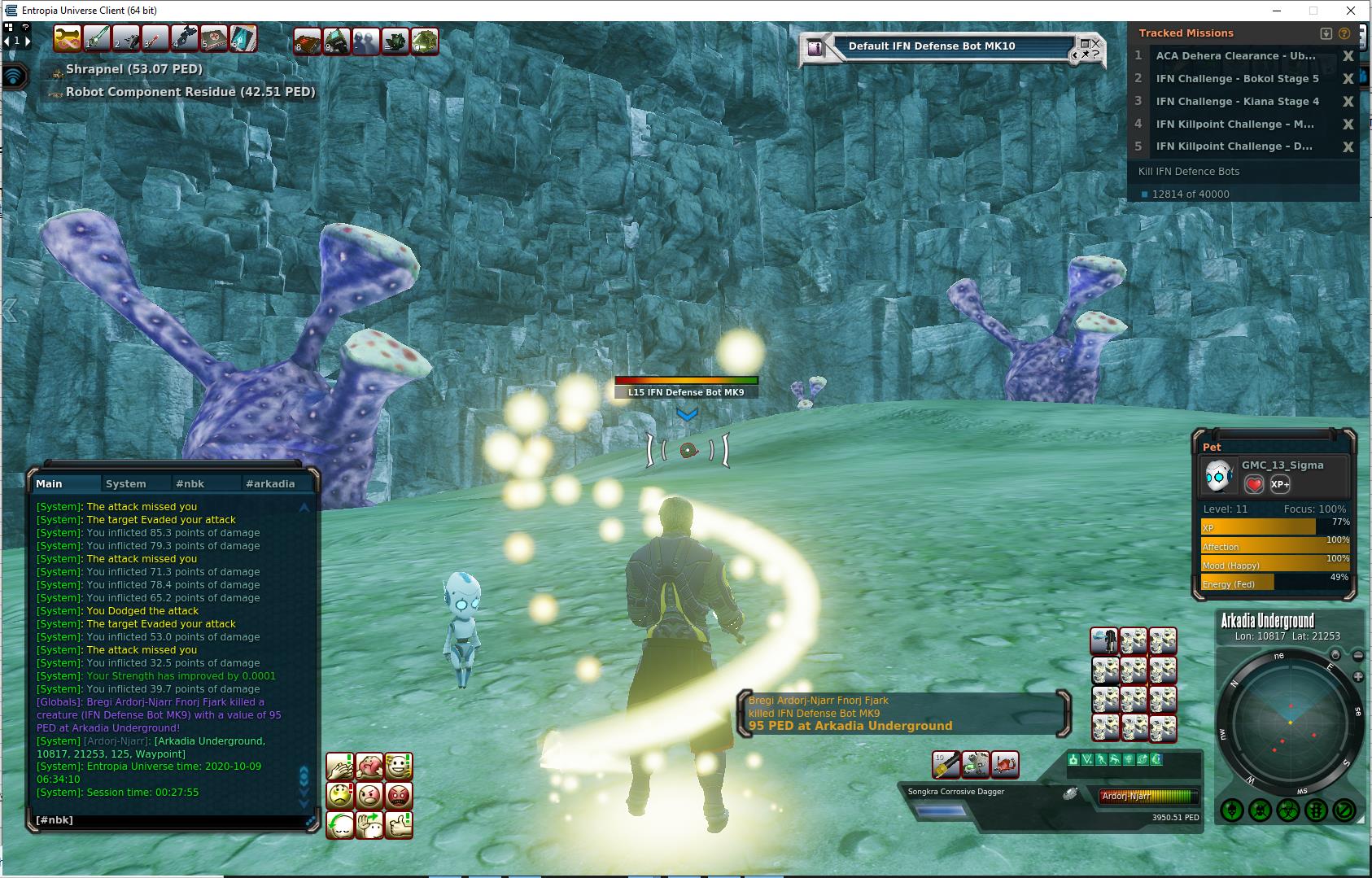The height and width of the screenshot is (878, 1372).
Task: Select the green sword in hotbar slot 1
Action: [97, 38]
